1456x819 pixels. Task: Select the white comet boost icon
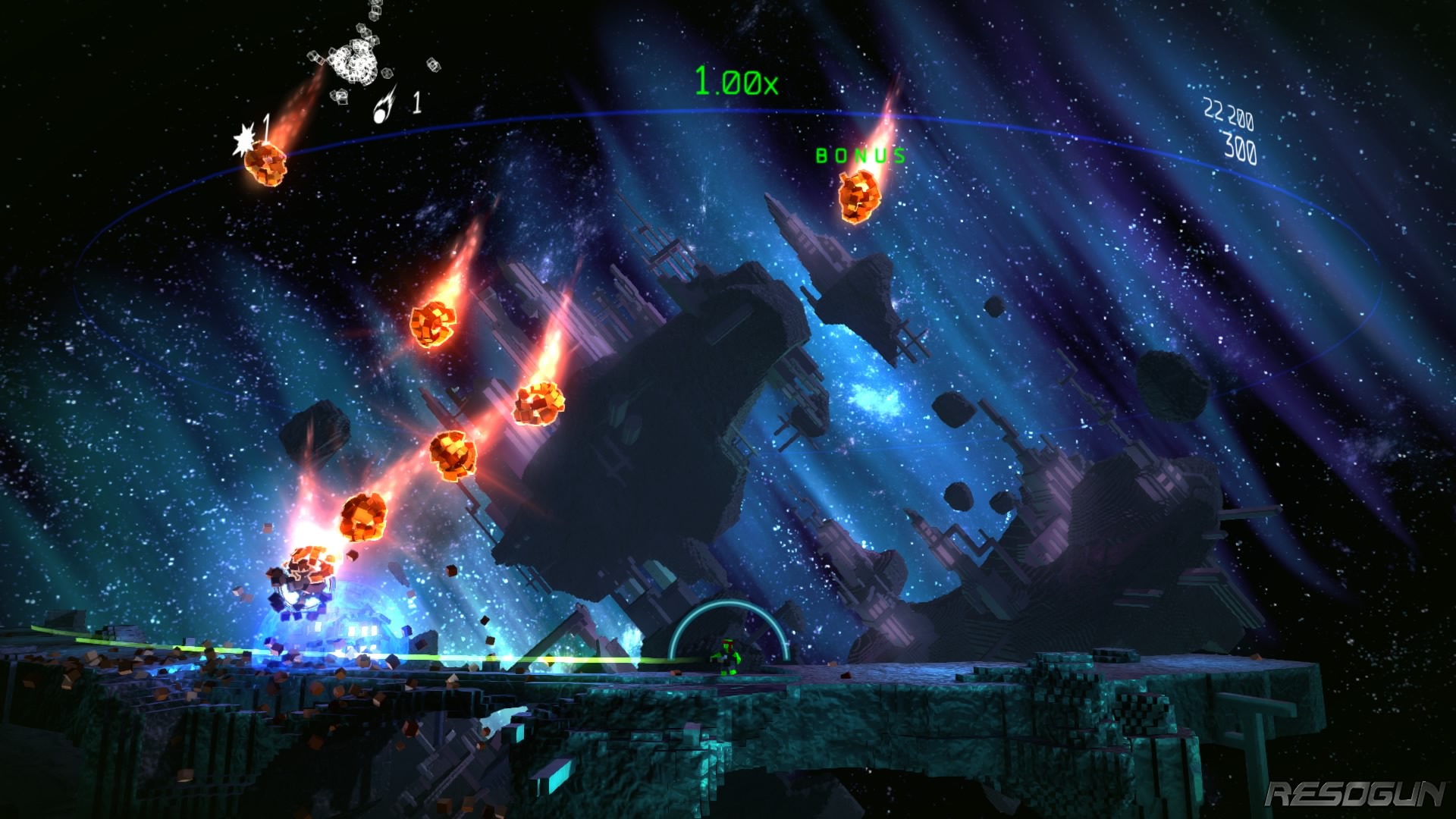[385, 105]
